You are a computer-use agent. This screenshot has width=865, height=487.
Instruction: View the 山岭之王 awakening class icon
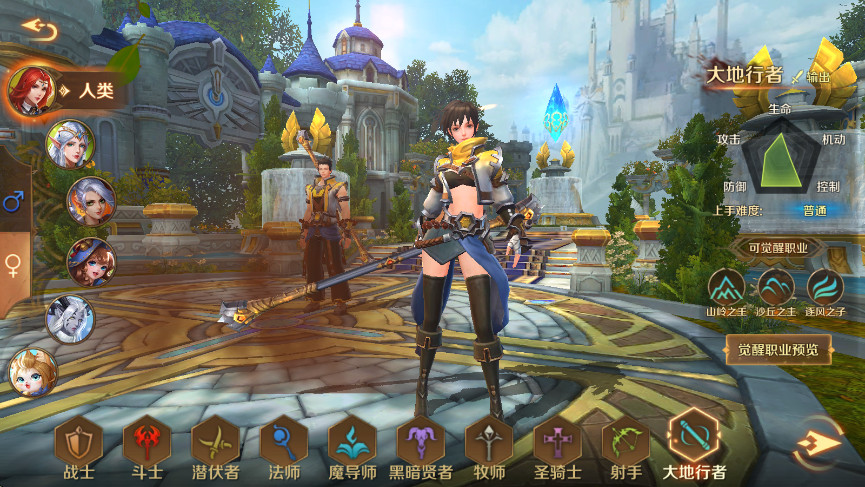point(727,288)
